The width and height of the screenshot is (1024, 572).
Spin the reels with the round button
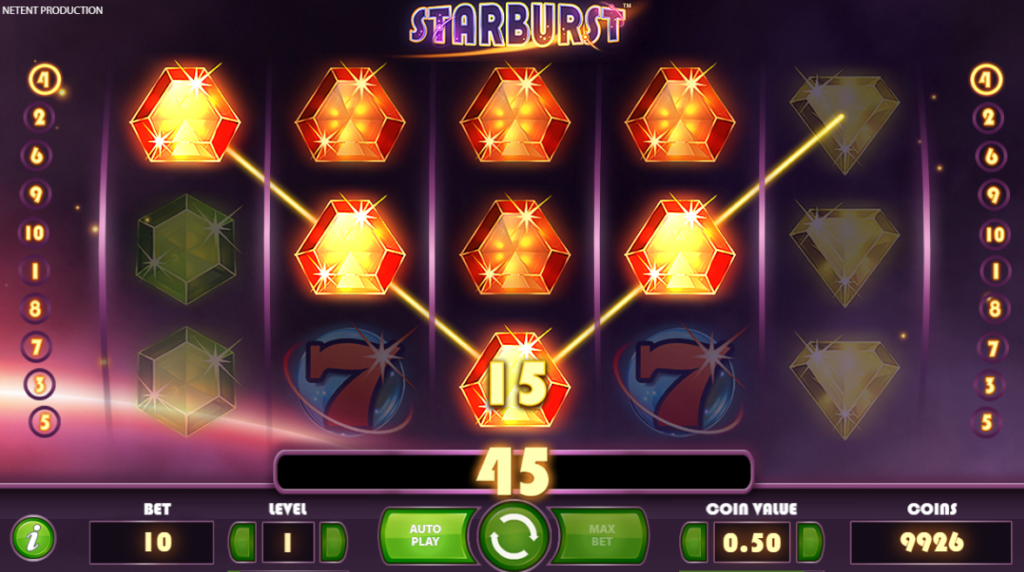513,537
